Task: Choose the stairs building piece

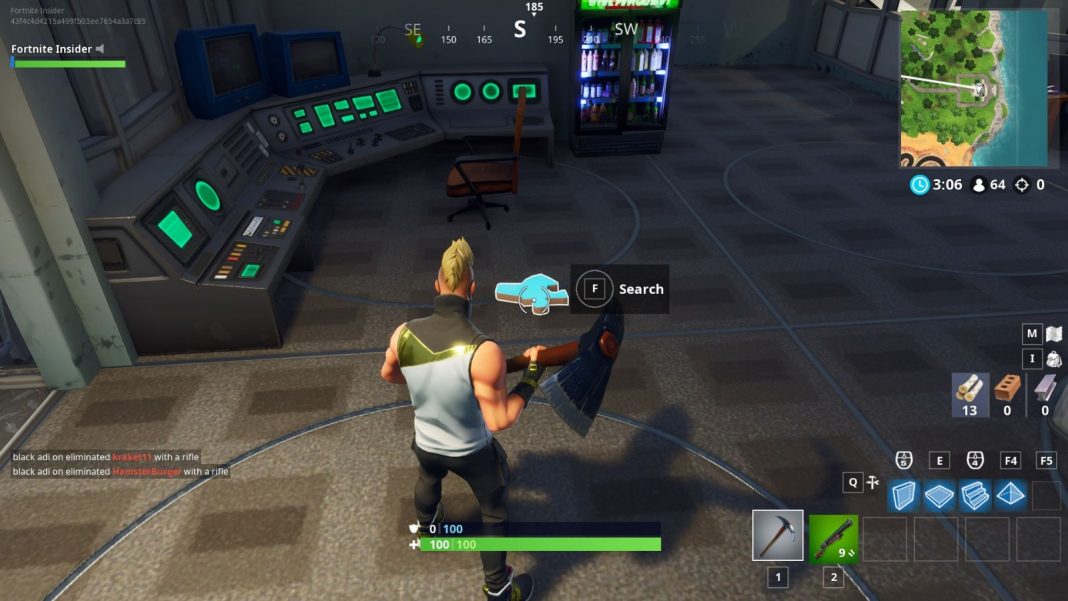Action: [x=975, y=494]
